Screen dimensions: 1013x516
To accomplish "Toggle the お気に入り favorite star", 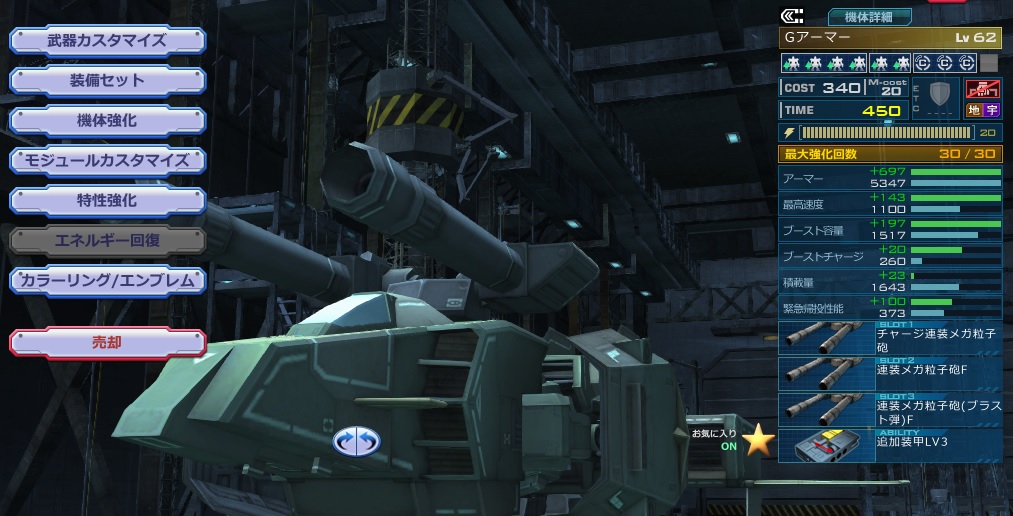I will tap(758, 439).
